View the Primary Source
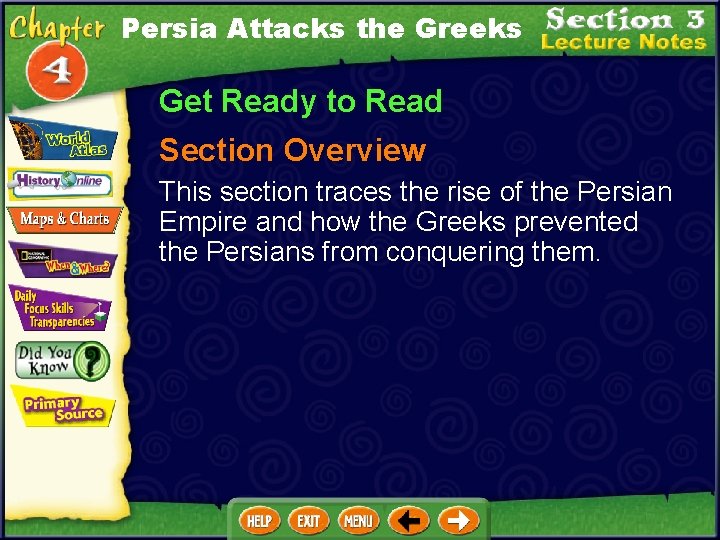Screen dimensions: 720x540 [62, 406]
